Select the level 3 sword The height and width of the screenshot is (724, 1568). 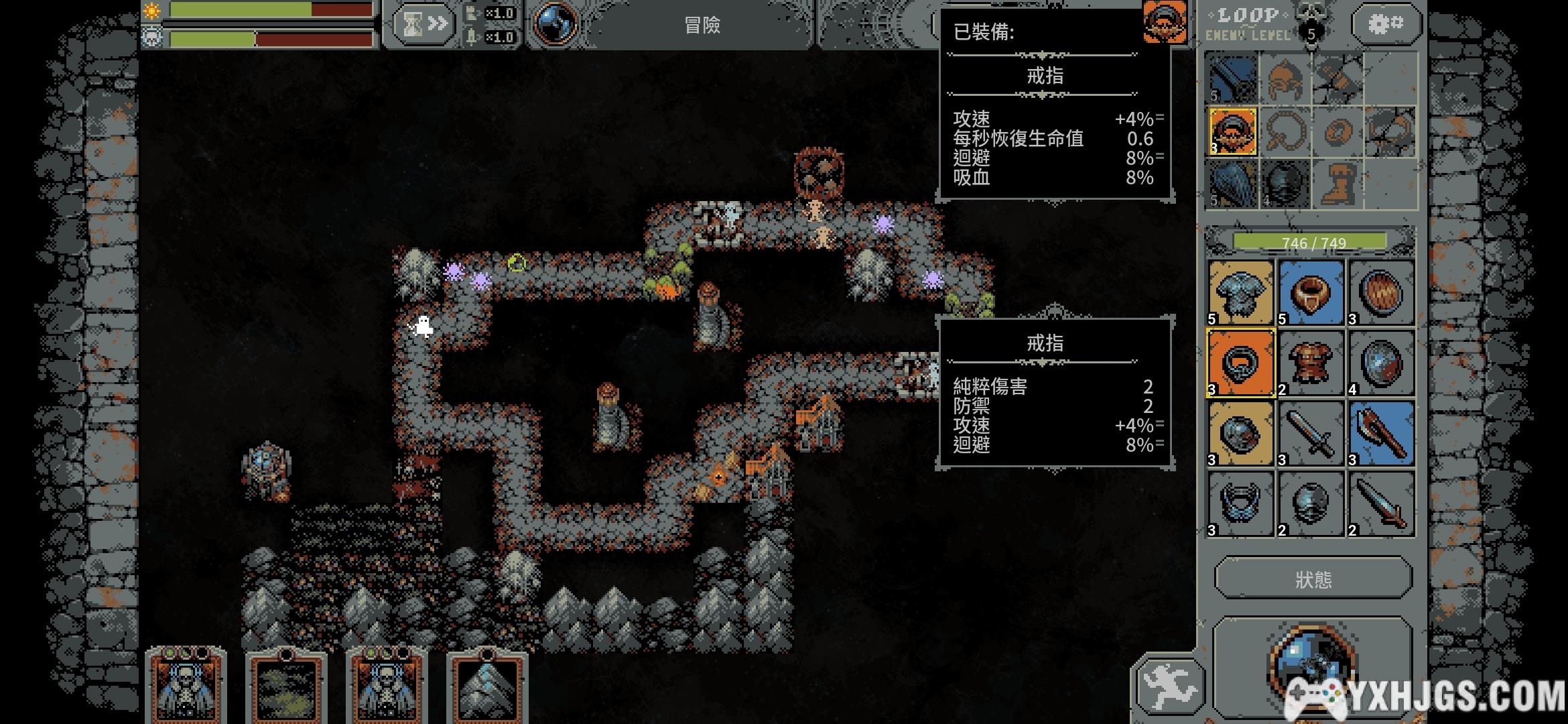pyautogui.click(x=1311, y=434)
